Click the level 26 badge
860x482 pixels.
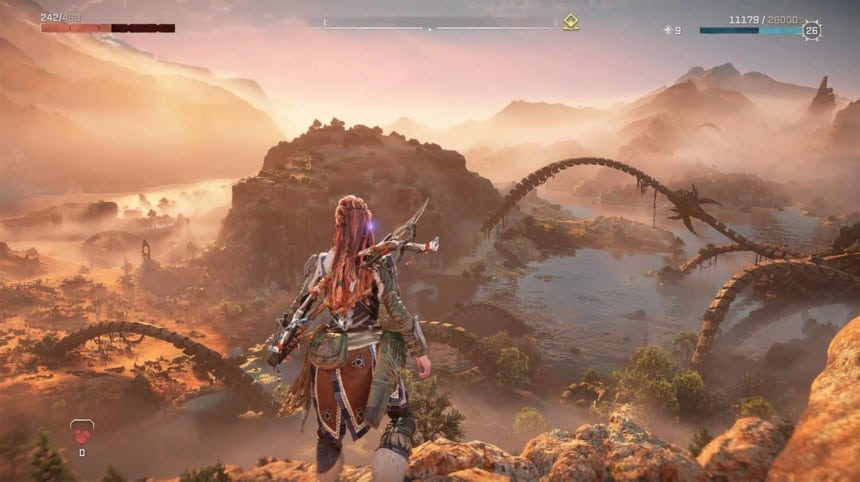point(812,30)
